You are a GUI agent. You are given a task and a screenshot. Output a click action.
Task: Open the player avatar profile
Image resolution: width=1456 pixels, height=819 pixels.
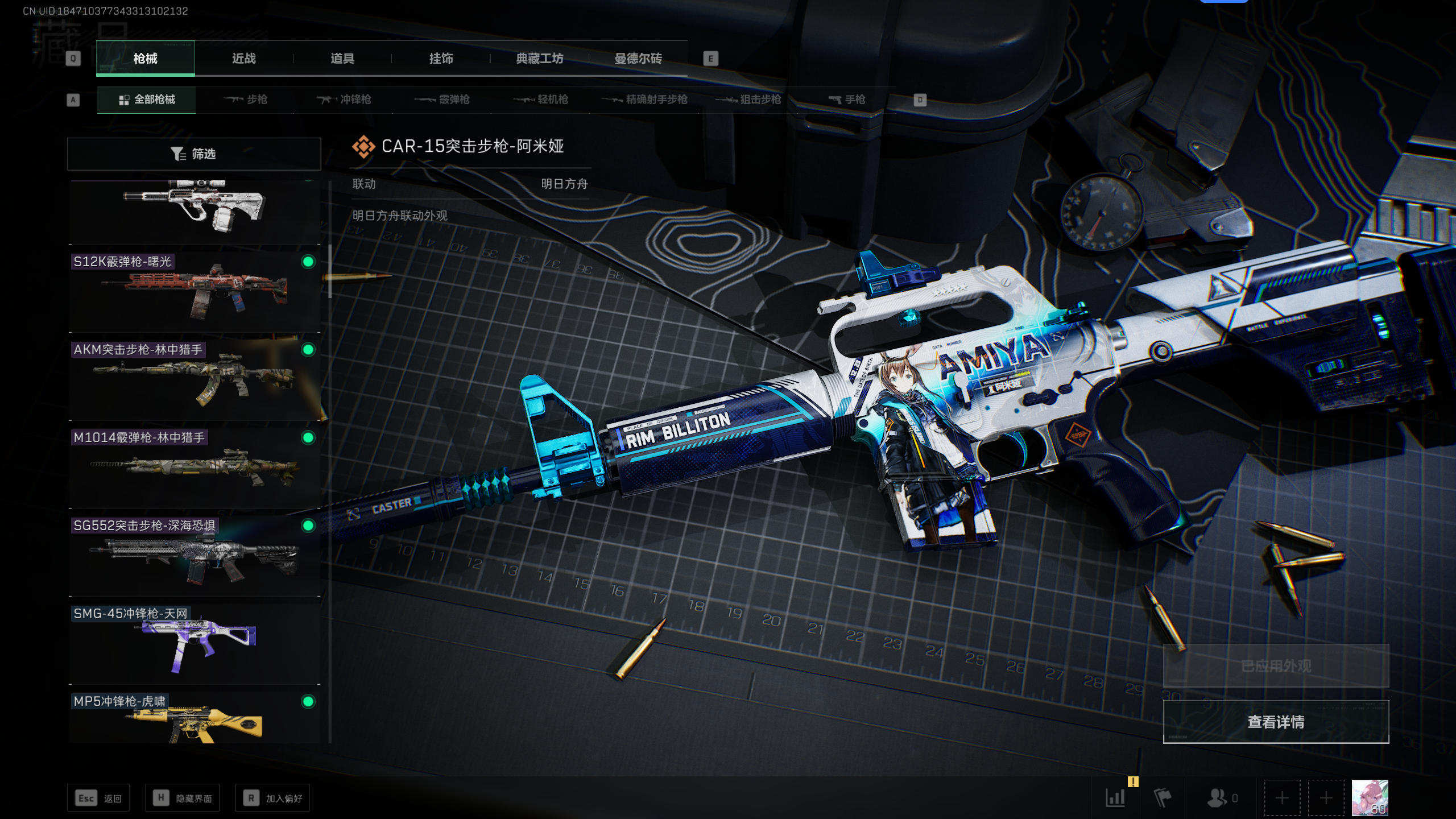pos(1370,797)
